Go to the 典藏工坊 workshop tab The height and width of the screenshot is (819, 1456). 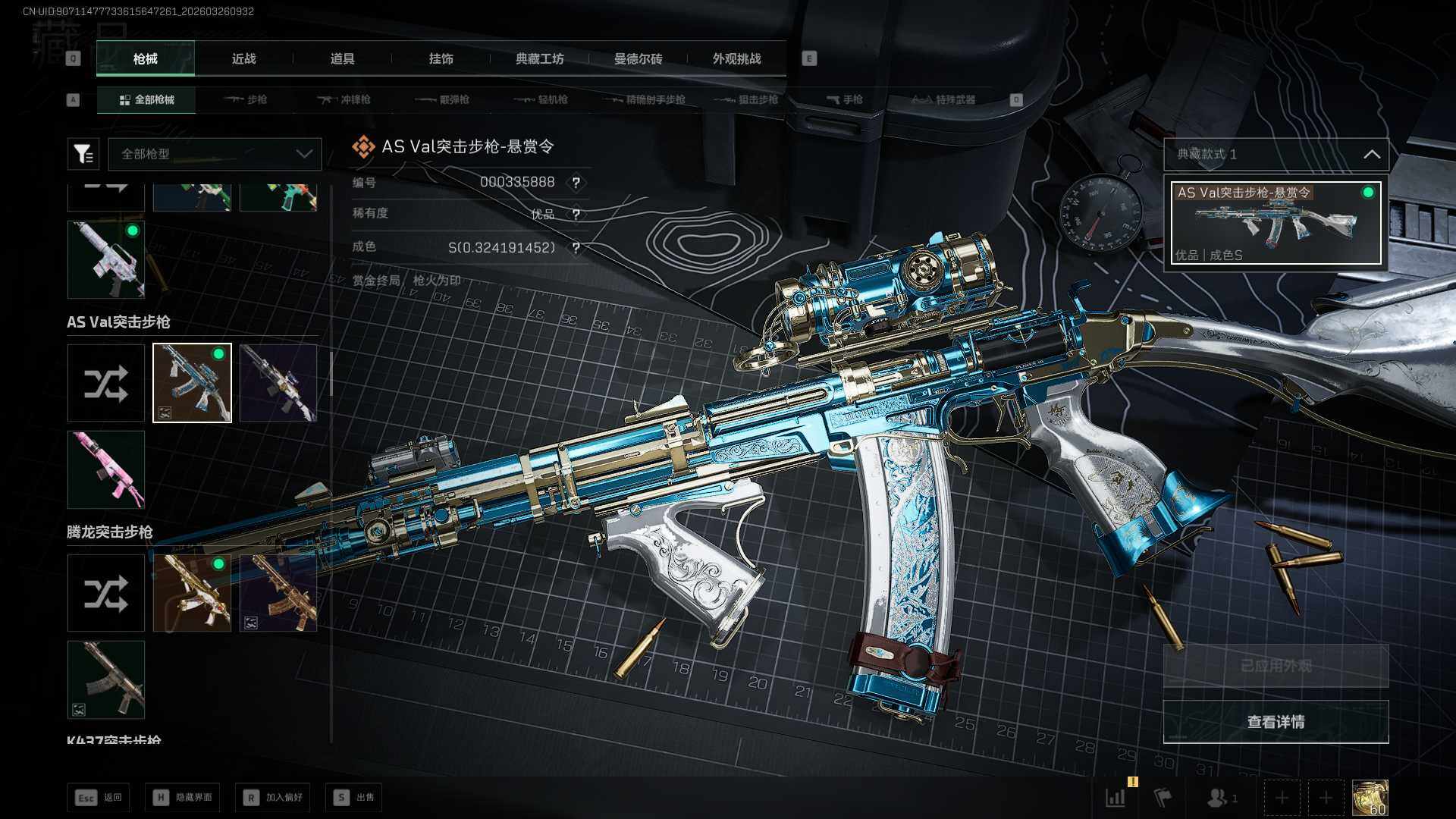click(x=539, y=59)
